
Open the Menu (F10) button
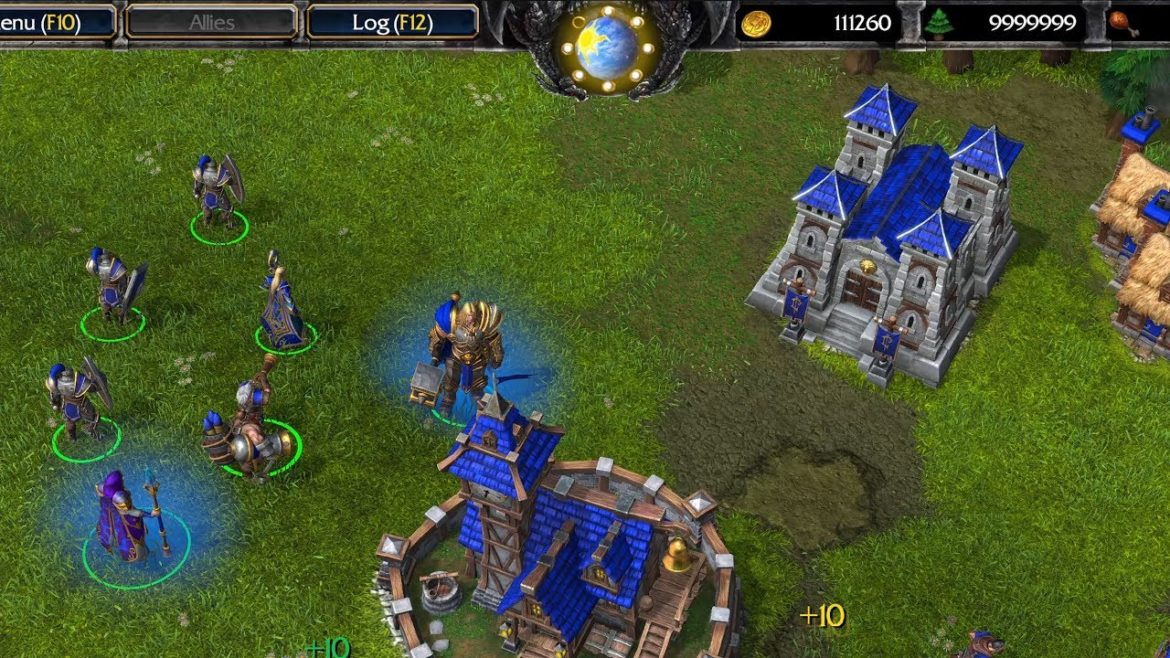(x=48, y=22)
